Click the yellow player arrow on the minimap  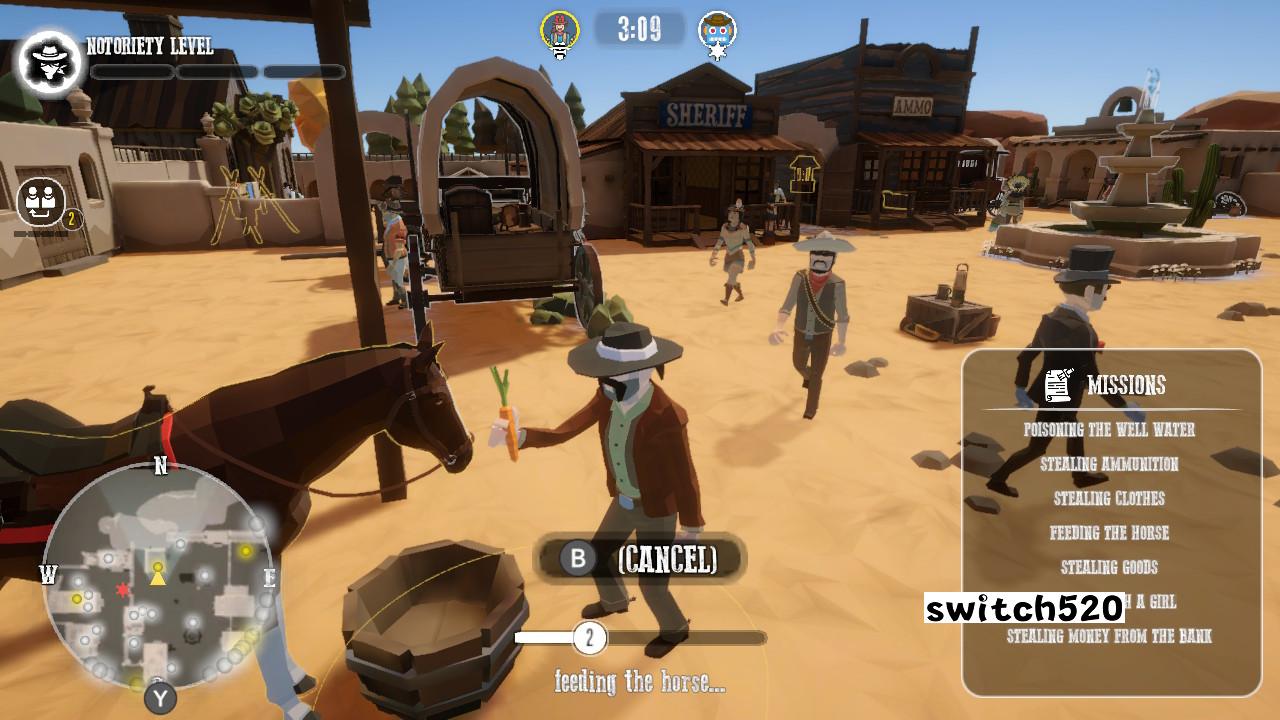pos(158,575)
